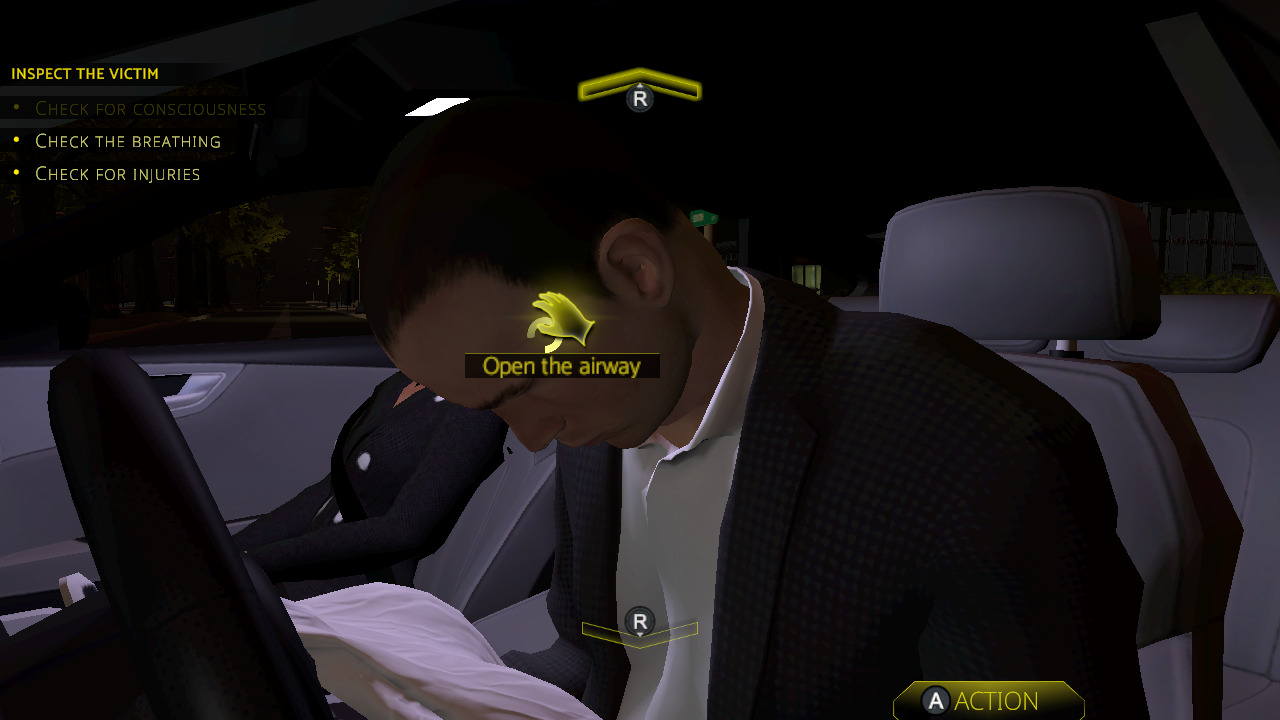
Task: Click the R button icon near the bottom
Action: coord(639,620)
